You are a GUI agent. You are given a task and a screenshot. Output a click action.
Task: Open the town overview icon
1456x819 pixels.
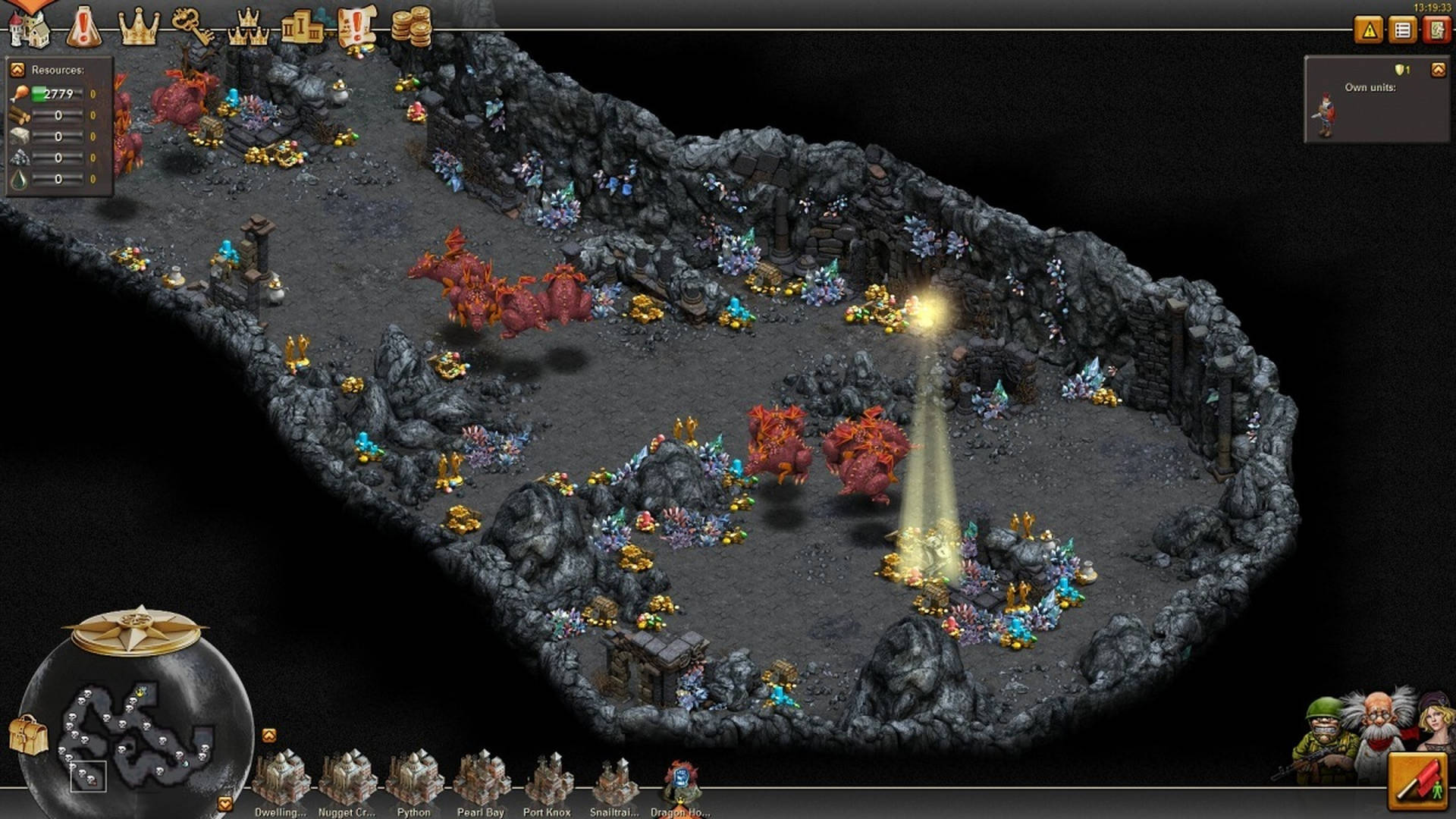[29, 25]
